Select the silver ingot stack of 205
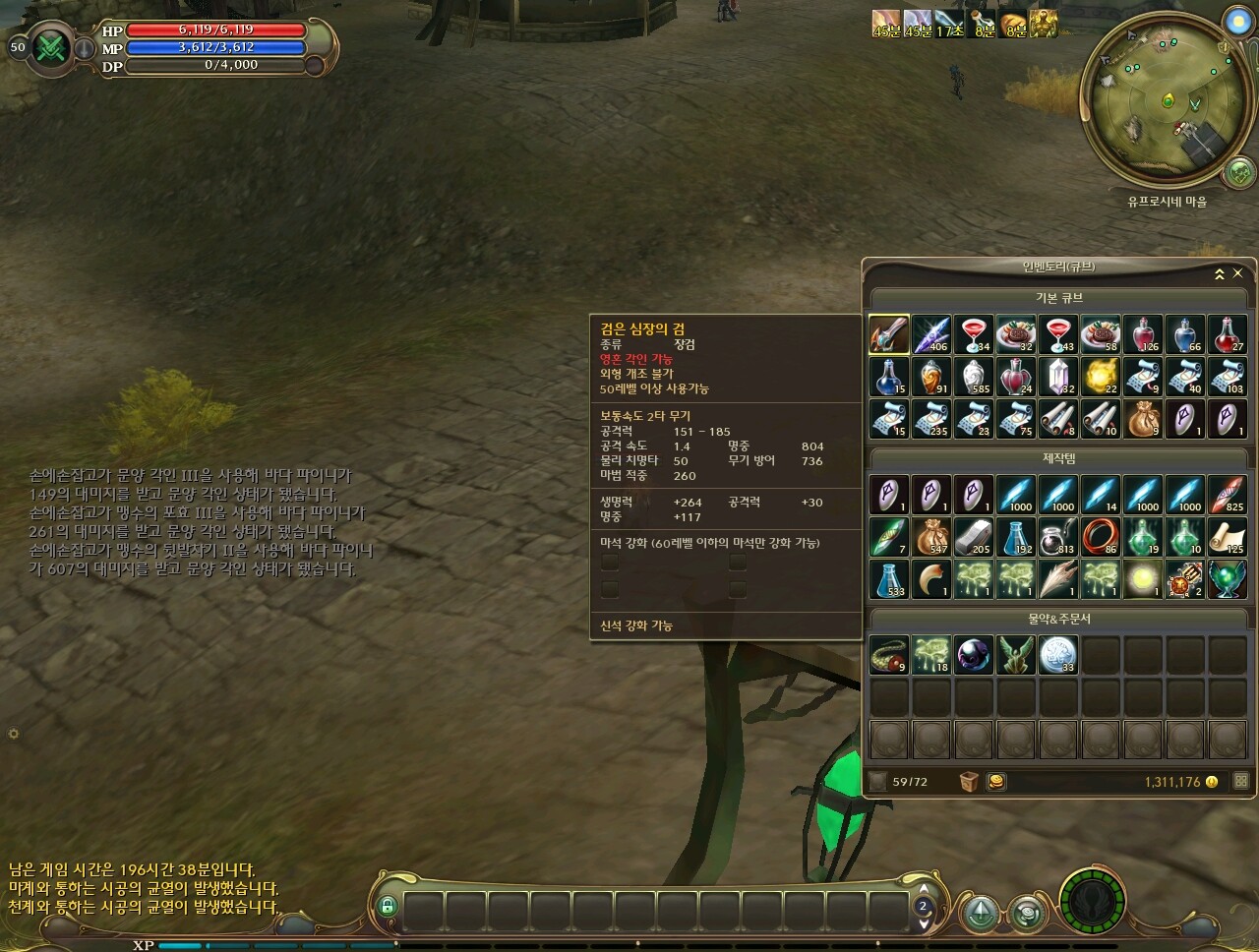 974,537
